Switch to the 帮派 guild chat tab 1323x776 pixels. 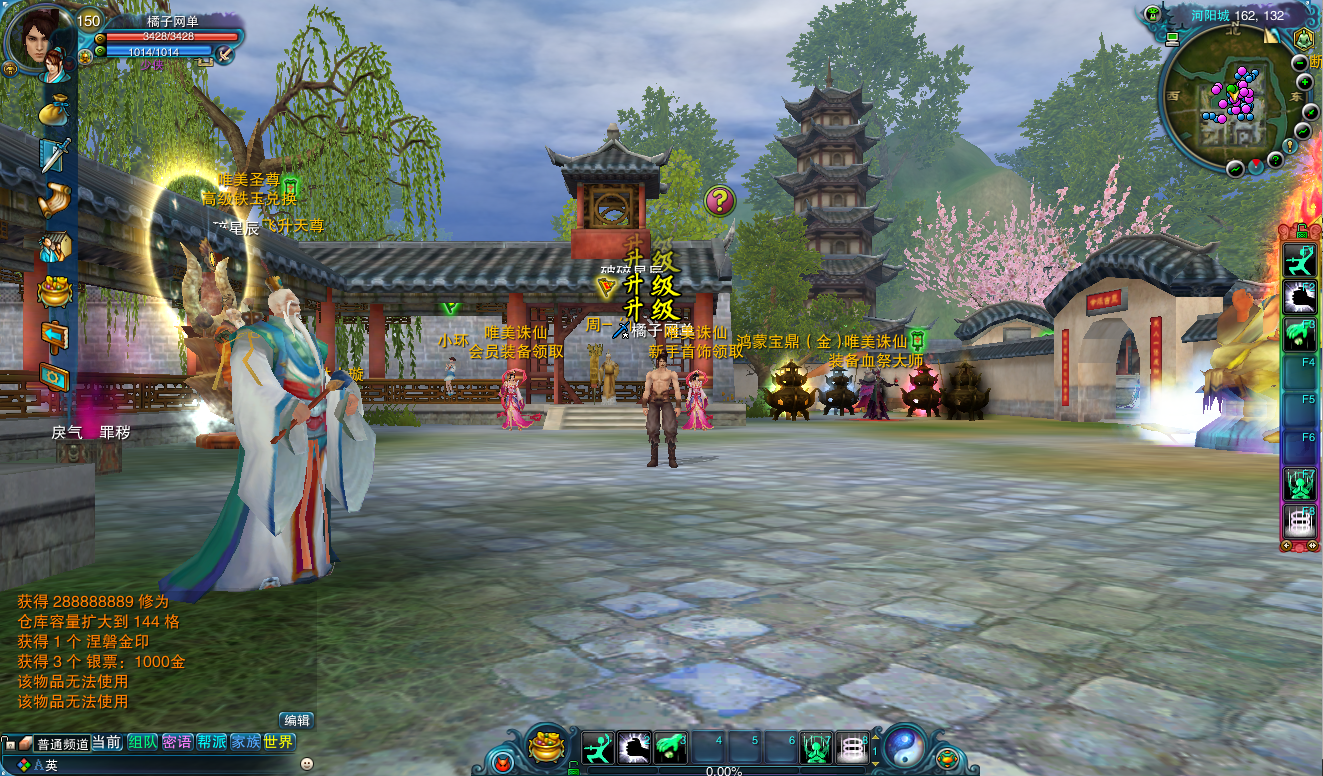tap(211, 742)
